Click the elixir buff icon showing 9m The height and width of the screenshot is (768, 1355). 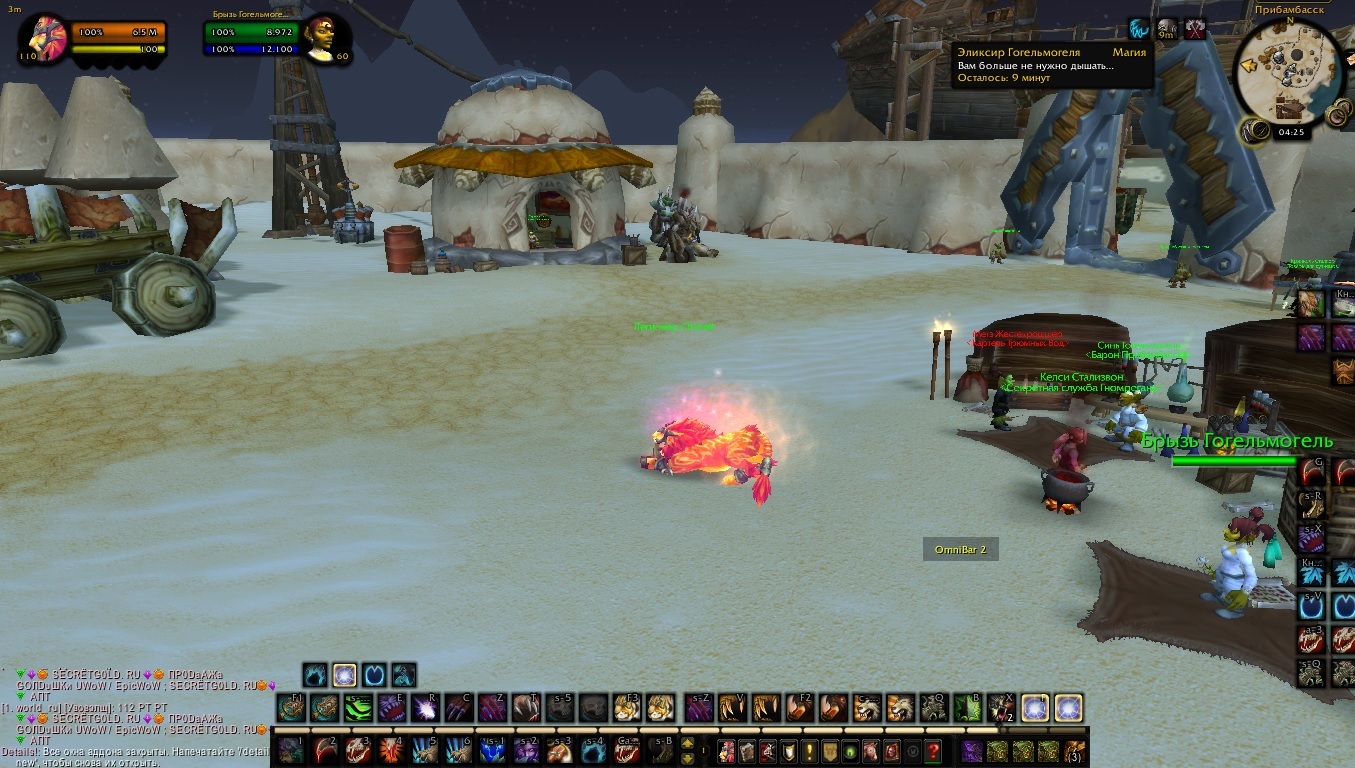(x=1167, y=29)
